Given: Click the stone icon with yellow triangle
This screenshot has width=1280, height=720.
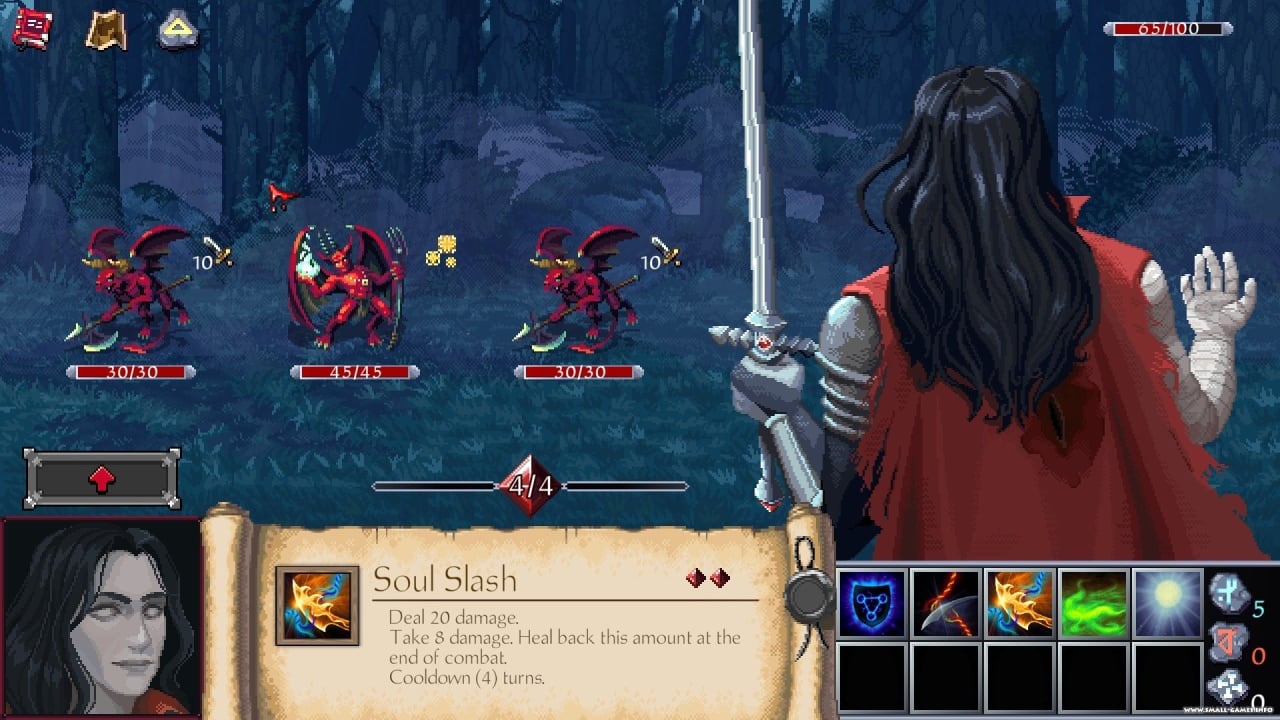Looking at the screenshot, I should click(x=178, y=30).
